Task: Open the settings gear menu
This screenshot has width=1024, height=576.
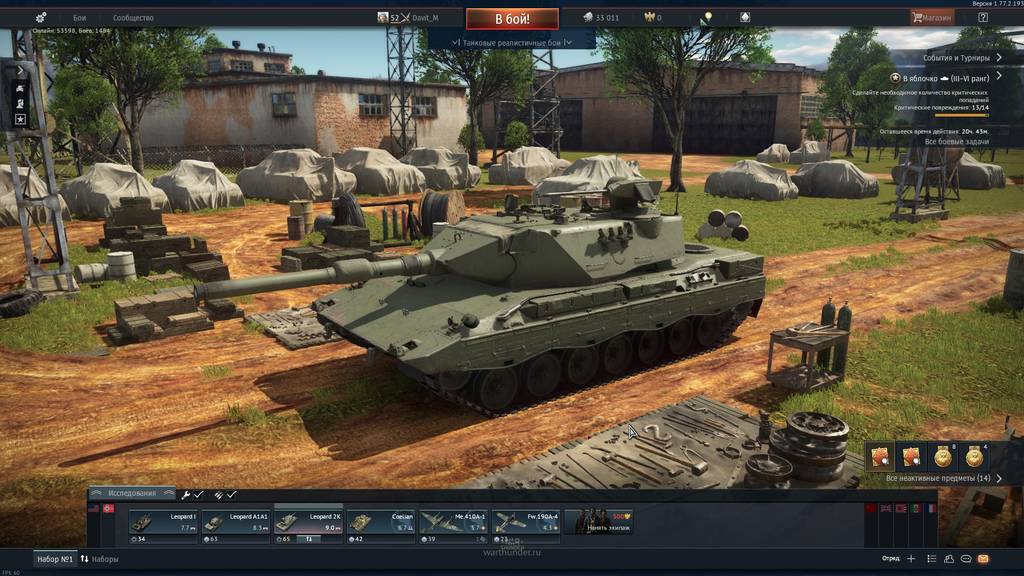Action: (41, 18)
